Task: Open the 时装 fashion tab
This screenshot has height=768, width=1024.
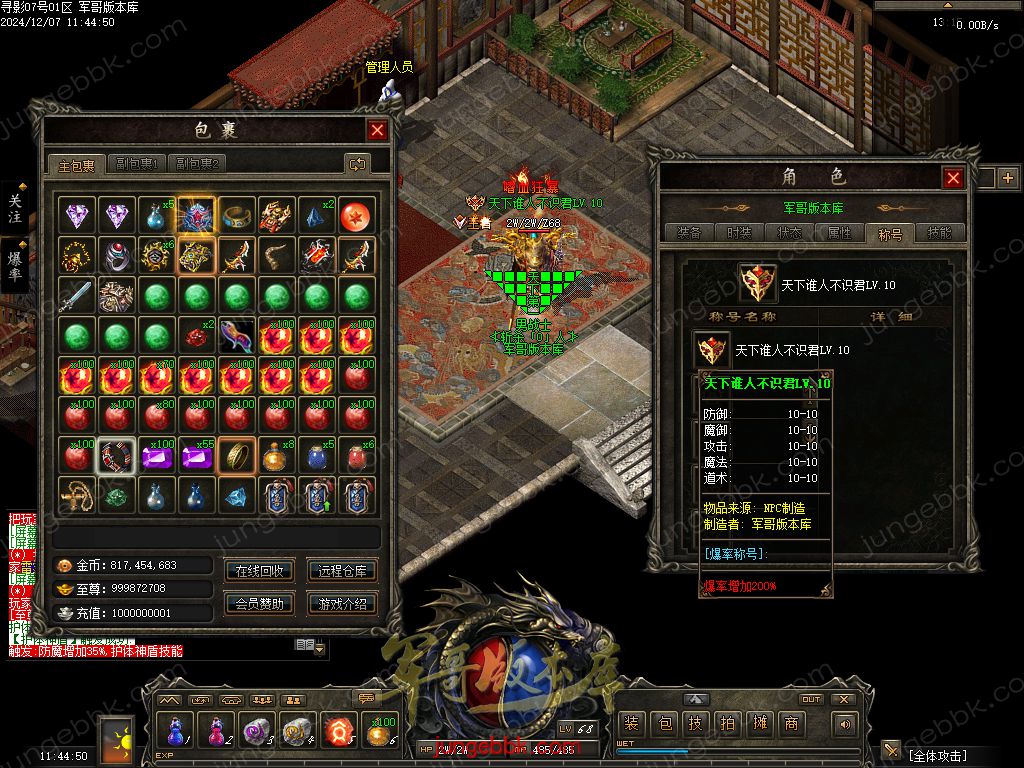Action: tap(739, 233)
